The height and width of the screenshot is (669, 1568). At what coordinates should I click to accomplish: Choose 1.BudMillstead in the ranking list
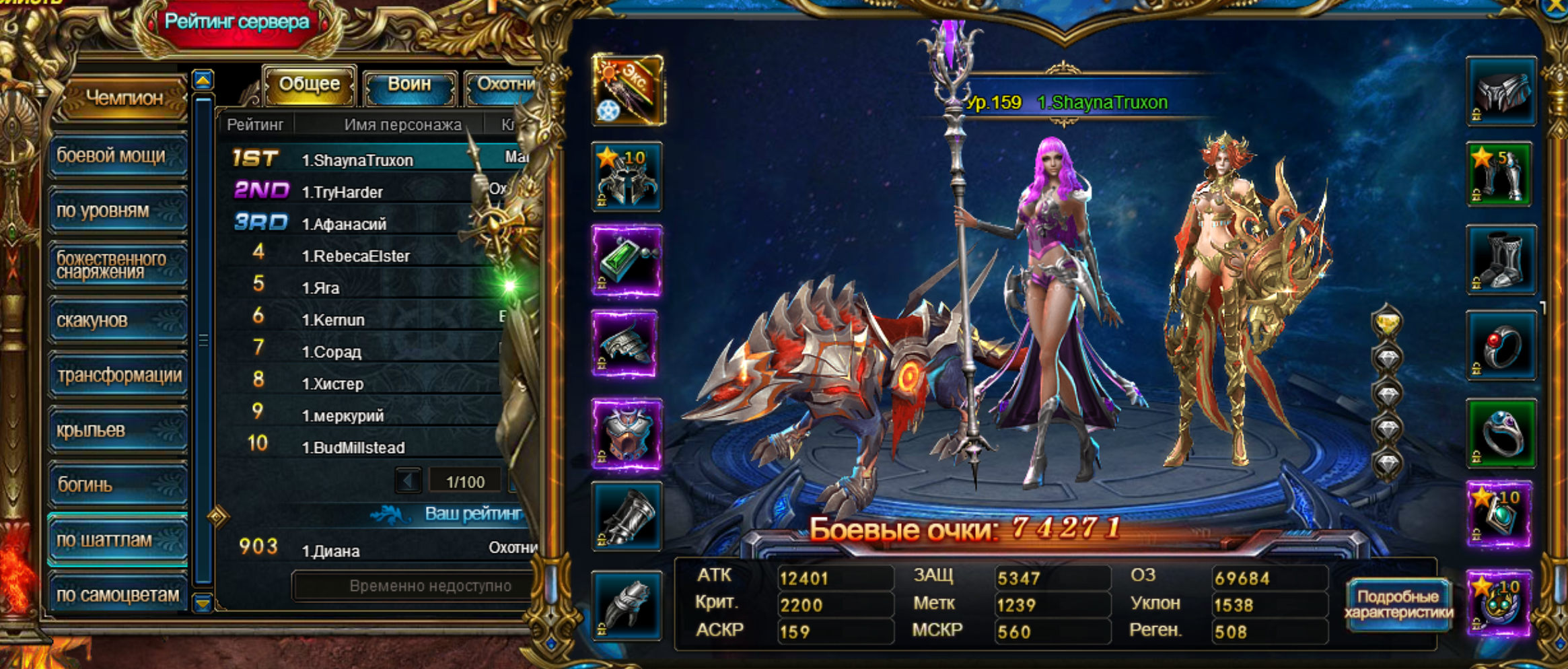click(x=363, y=448)
